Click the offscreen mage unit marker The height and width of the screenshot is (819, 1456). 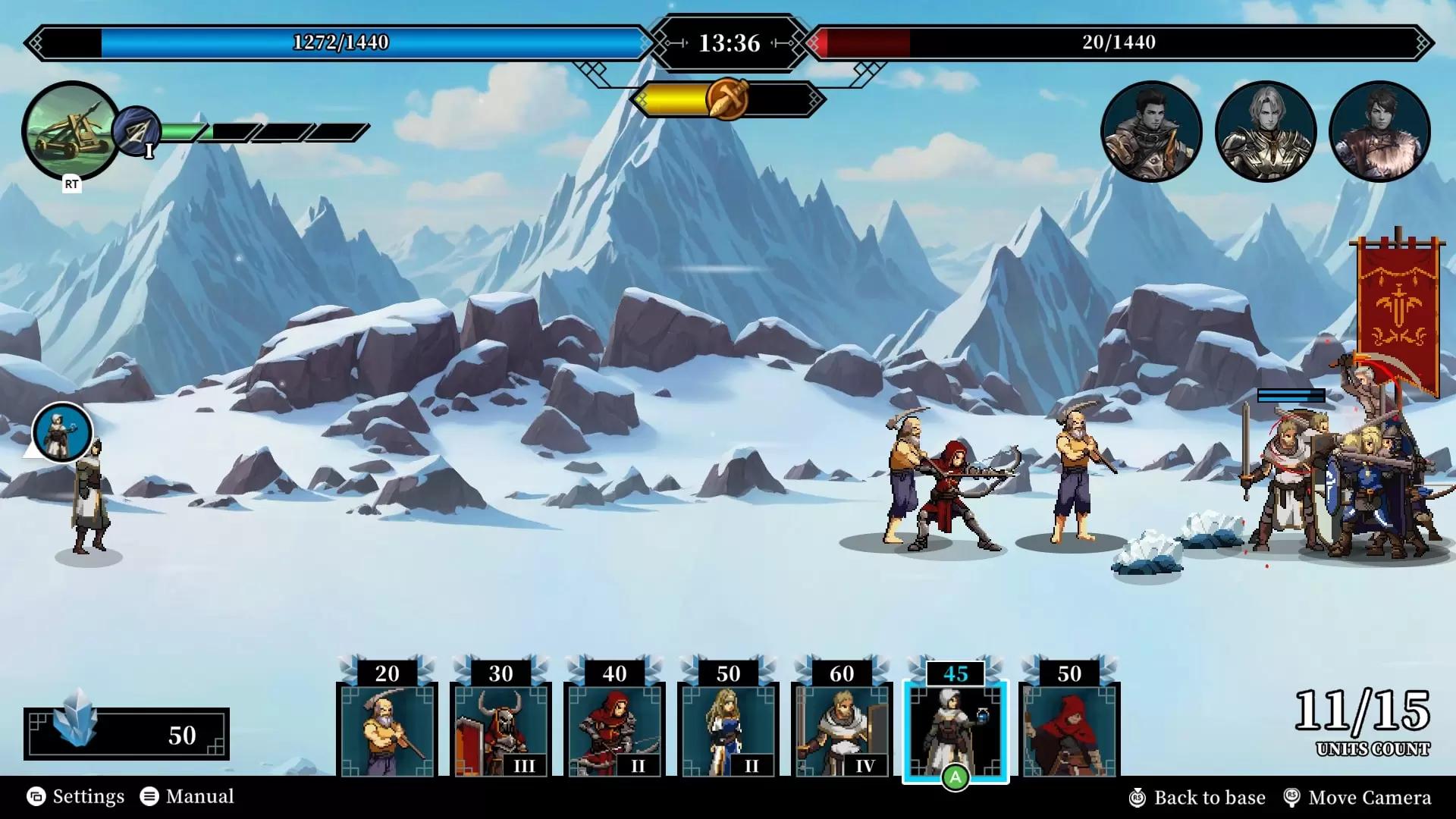62,433
